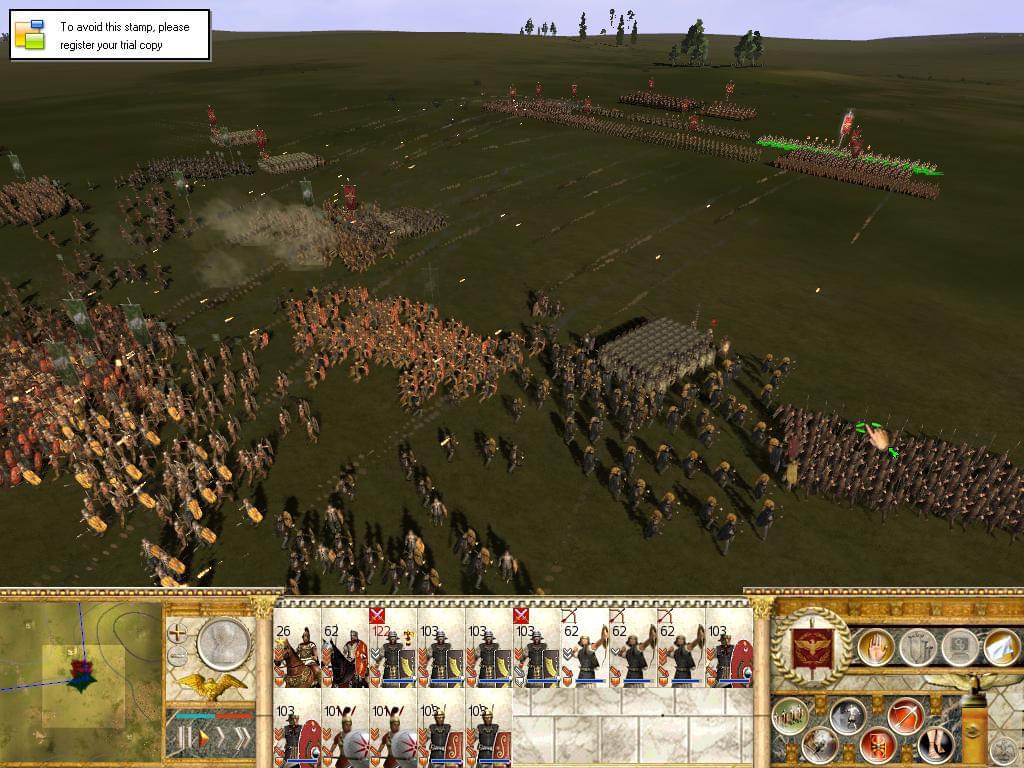Select the cavalry unit card with 62 men
1024x768 pixels.
344,656
